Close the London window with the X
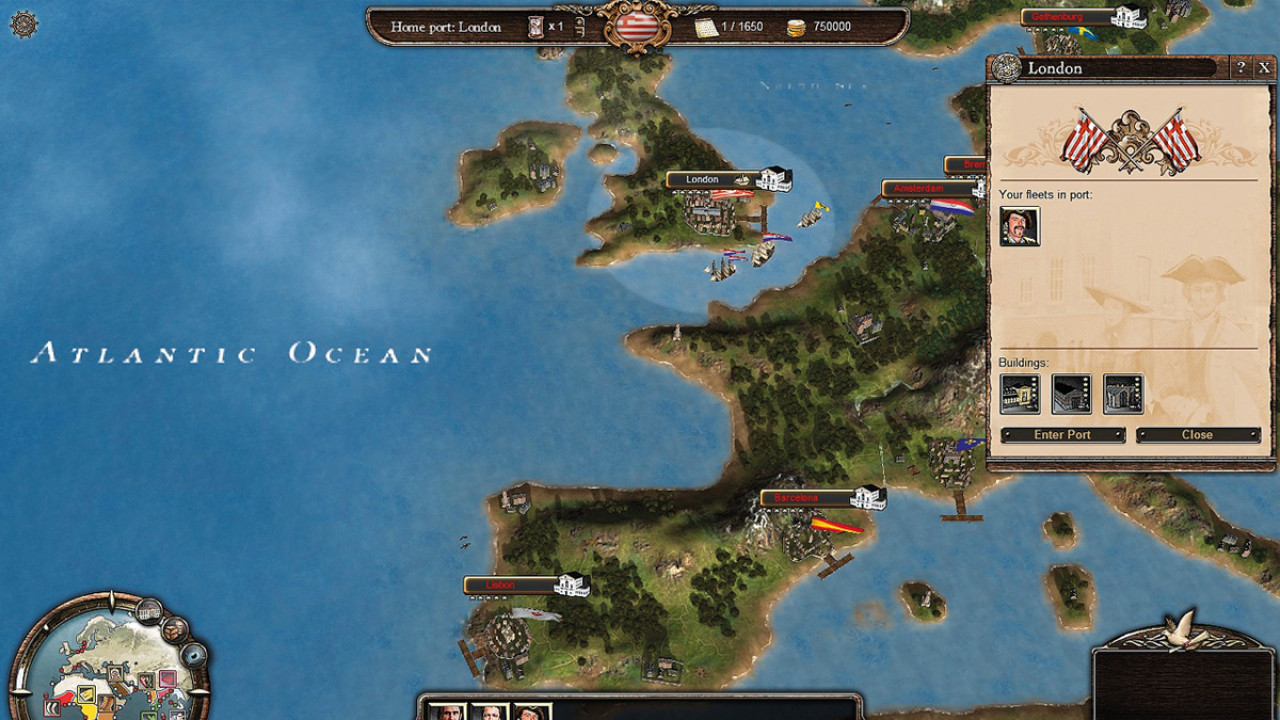The height and width of the screenshot is (720, 1280). pyautogui.click(x=1264, y=68)
